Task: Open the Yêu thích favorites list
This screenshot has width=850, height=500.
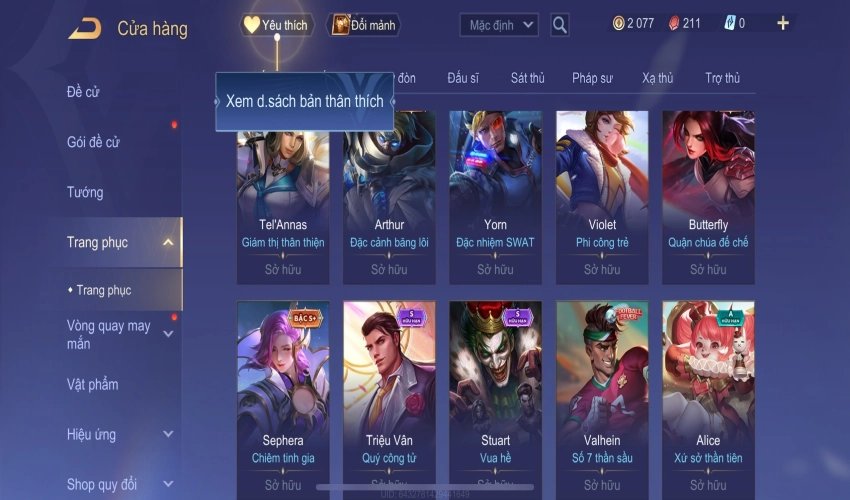Action: (x=276, y=25)
